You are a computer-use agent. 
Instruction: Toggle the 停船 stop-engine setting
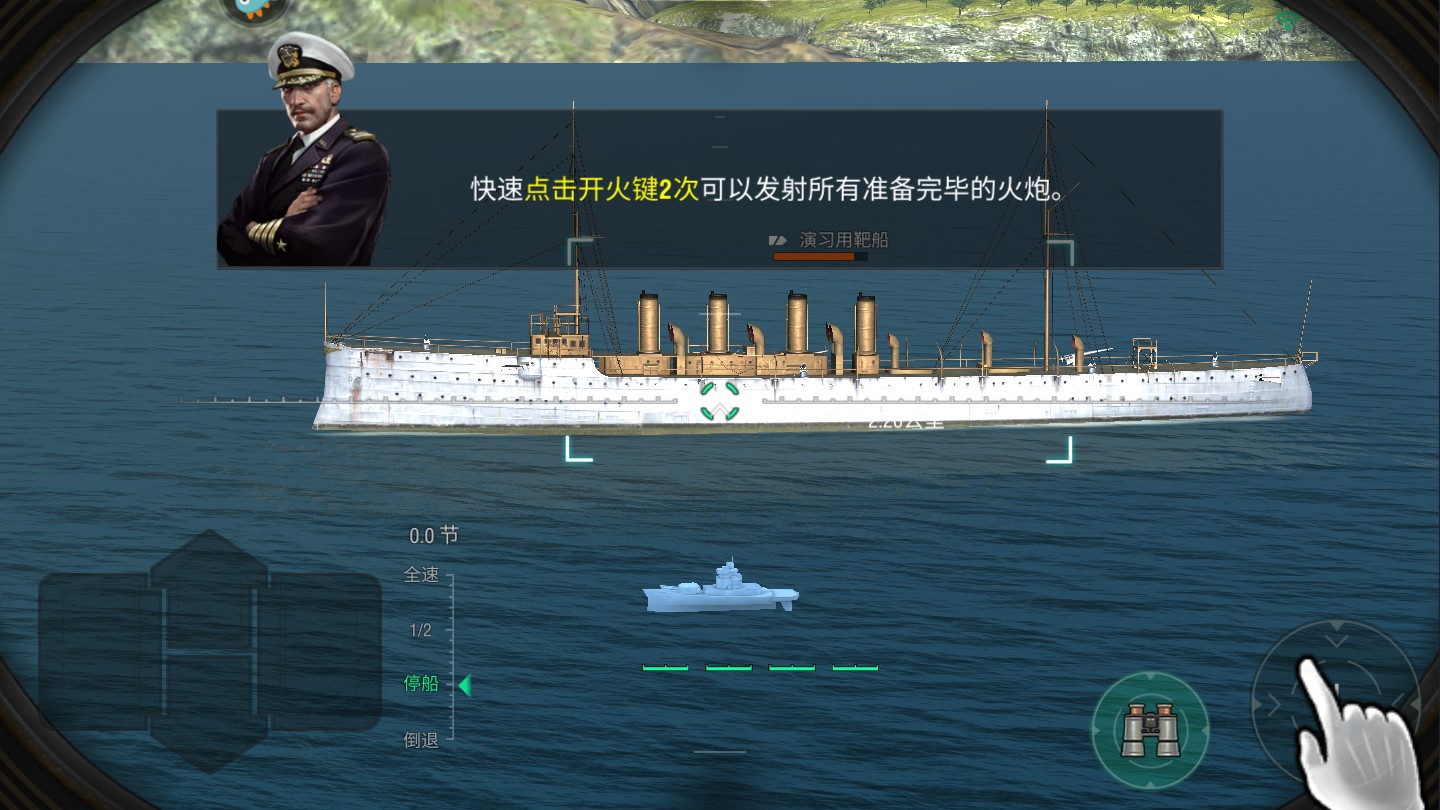point(420,685)
